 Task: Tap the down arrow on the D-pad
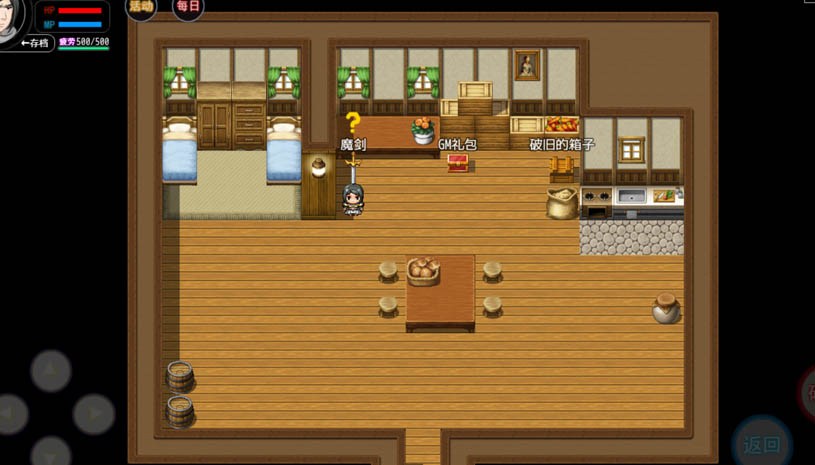pos(51,453)
